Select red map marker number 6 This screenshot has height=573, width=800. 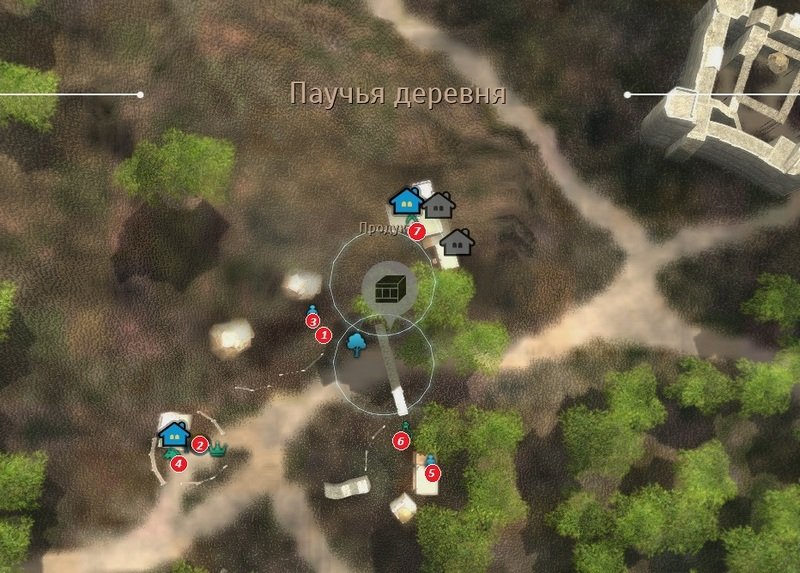pos(401,440)
